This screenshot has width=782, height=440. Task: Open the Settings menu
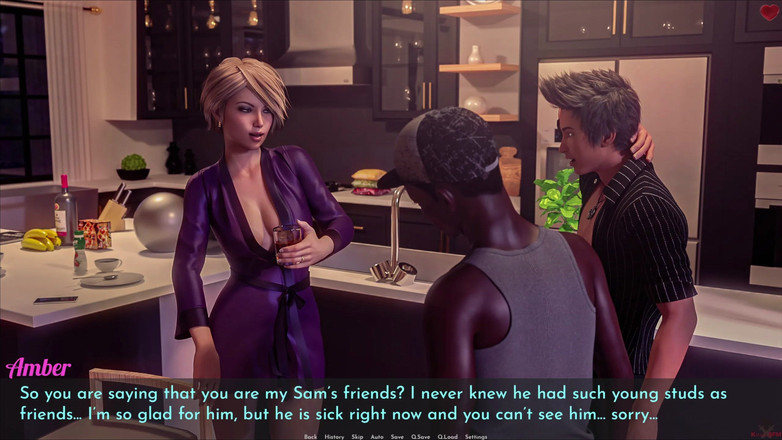[476, 437]
